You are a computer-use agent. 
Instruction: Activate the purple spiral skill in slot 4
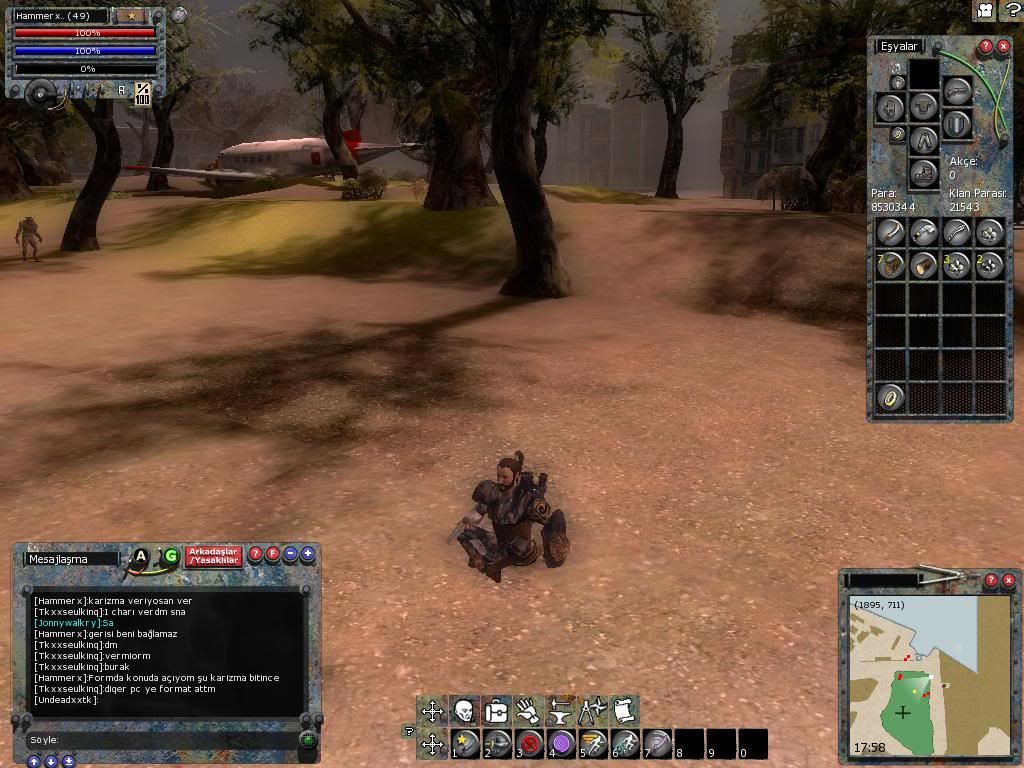coord(561,744)
